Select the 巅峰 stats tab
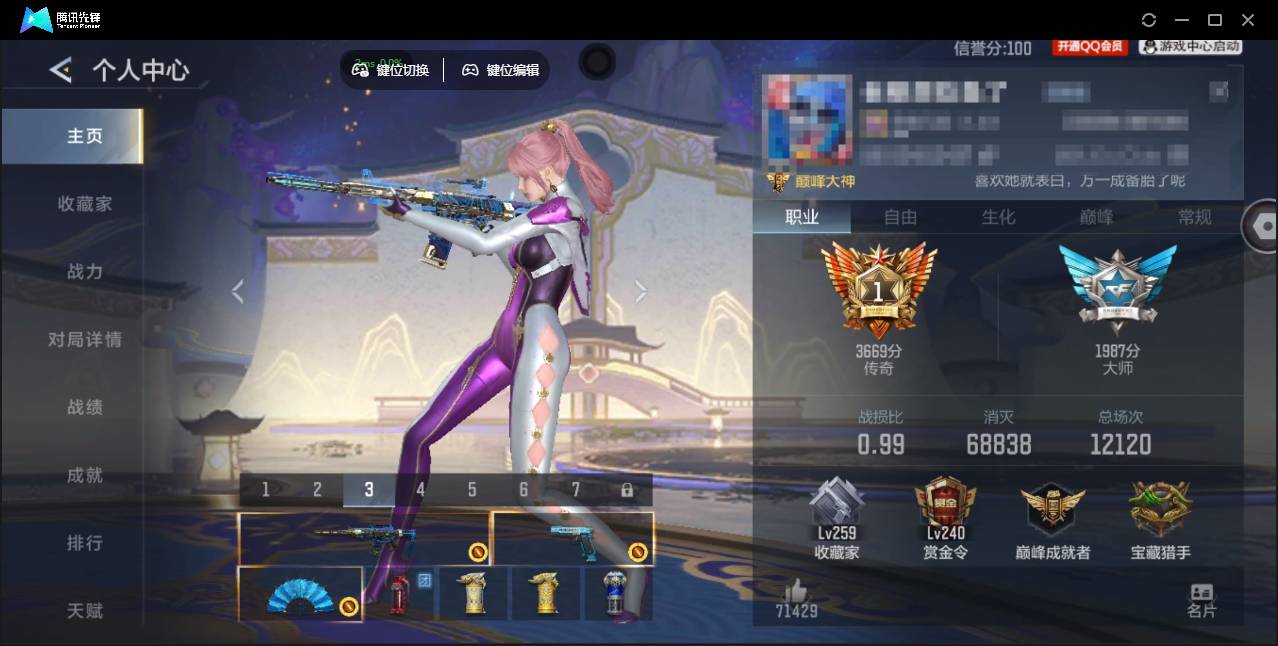1278x646 pixels. [x=1096, y=217]
